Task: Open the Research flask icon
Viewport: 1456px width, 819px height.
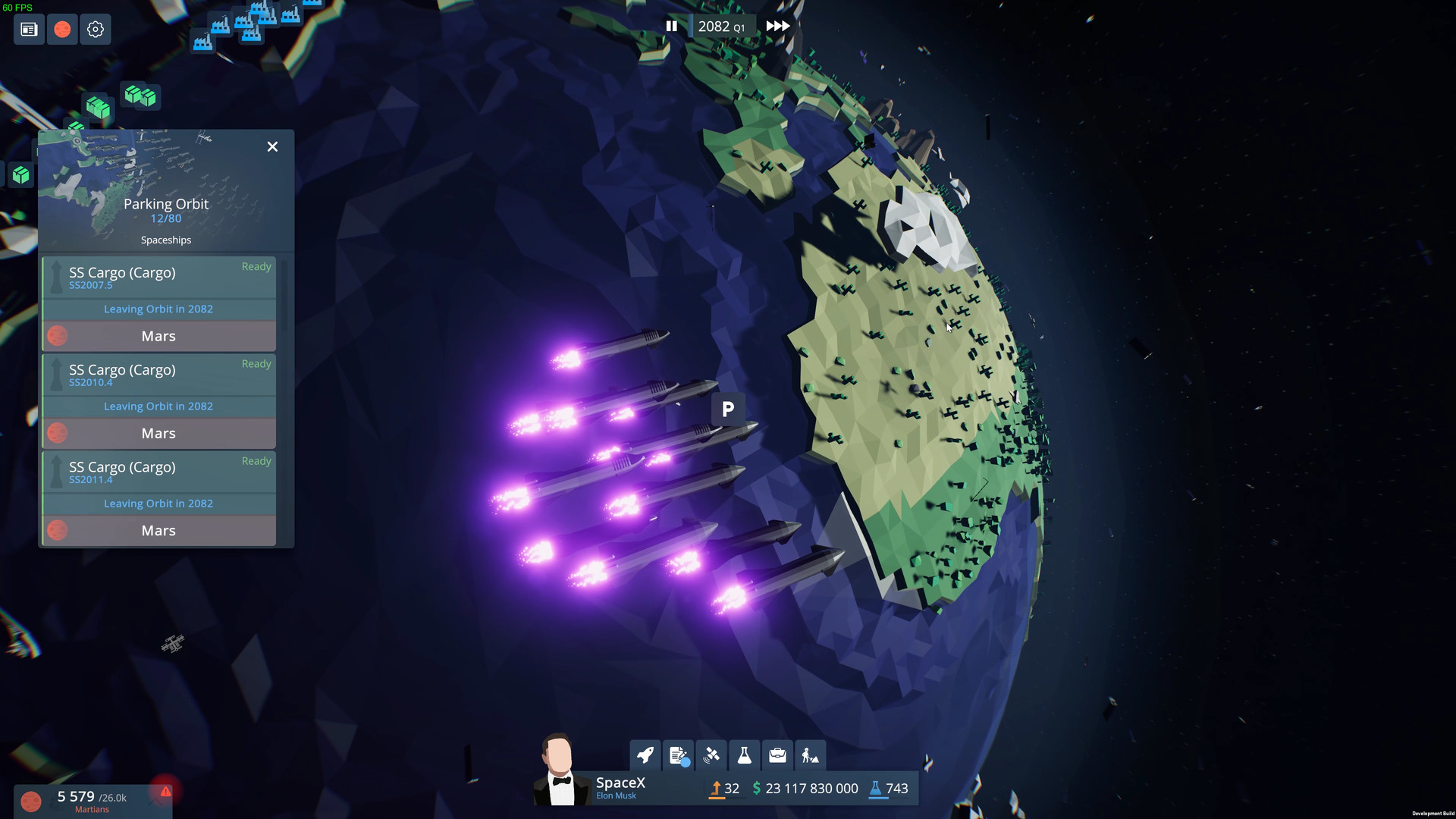Action: tap(745, 755)
